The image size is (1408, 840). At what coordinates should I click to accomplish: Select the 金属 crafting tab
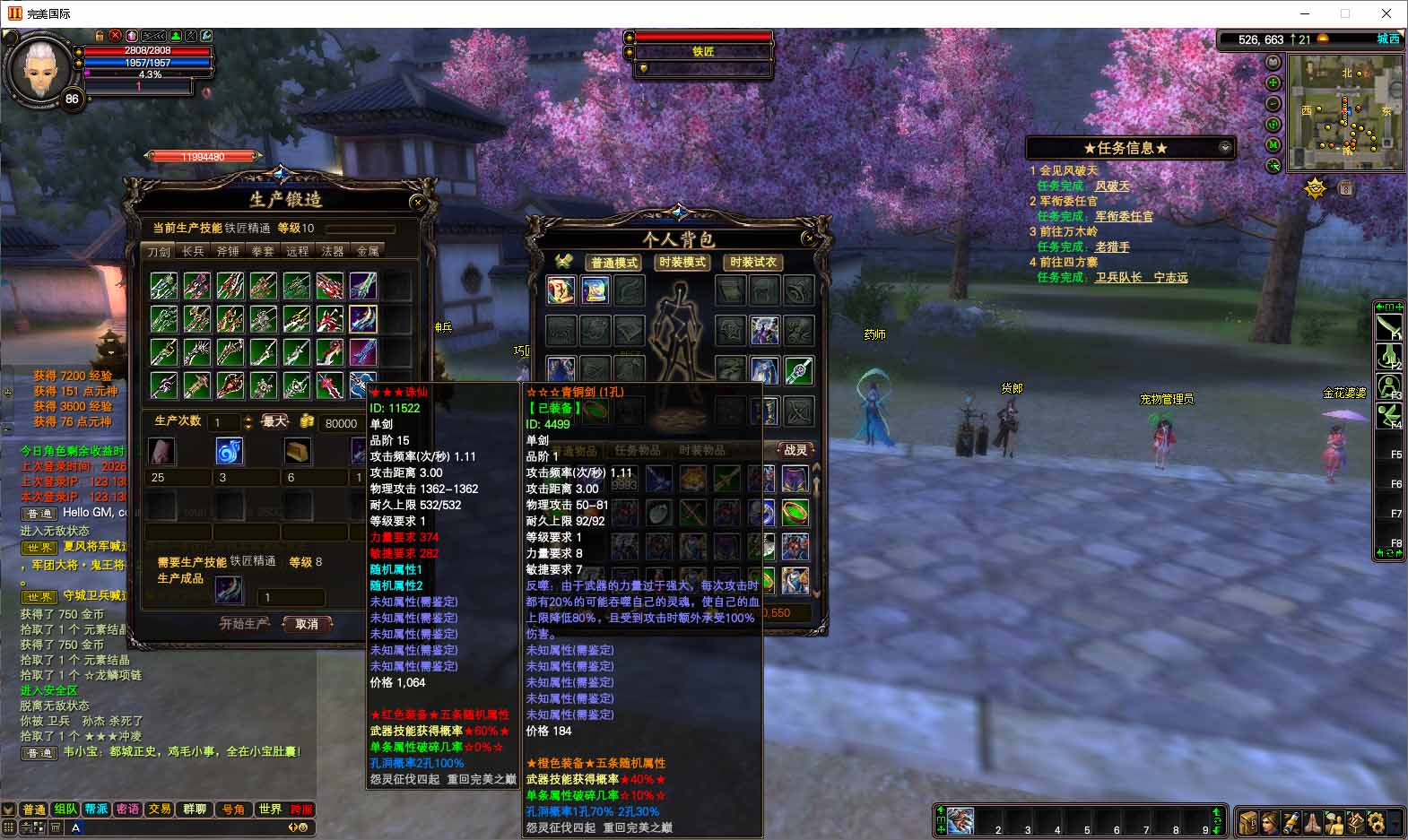click(x=368, y=251)
